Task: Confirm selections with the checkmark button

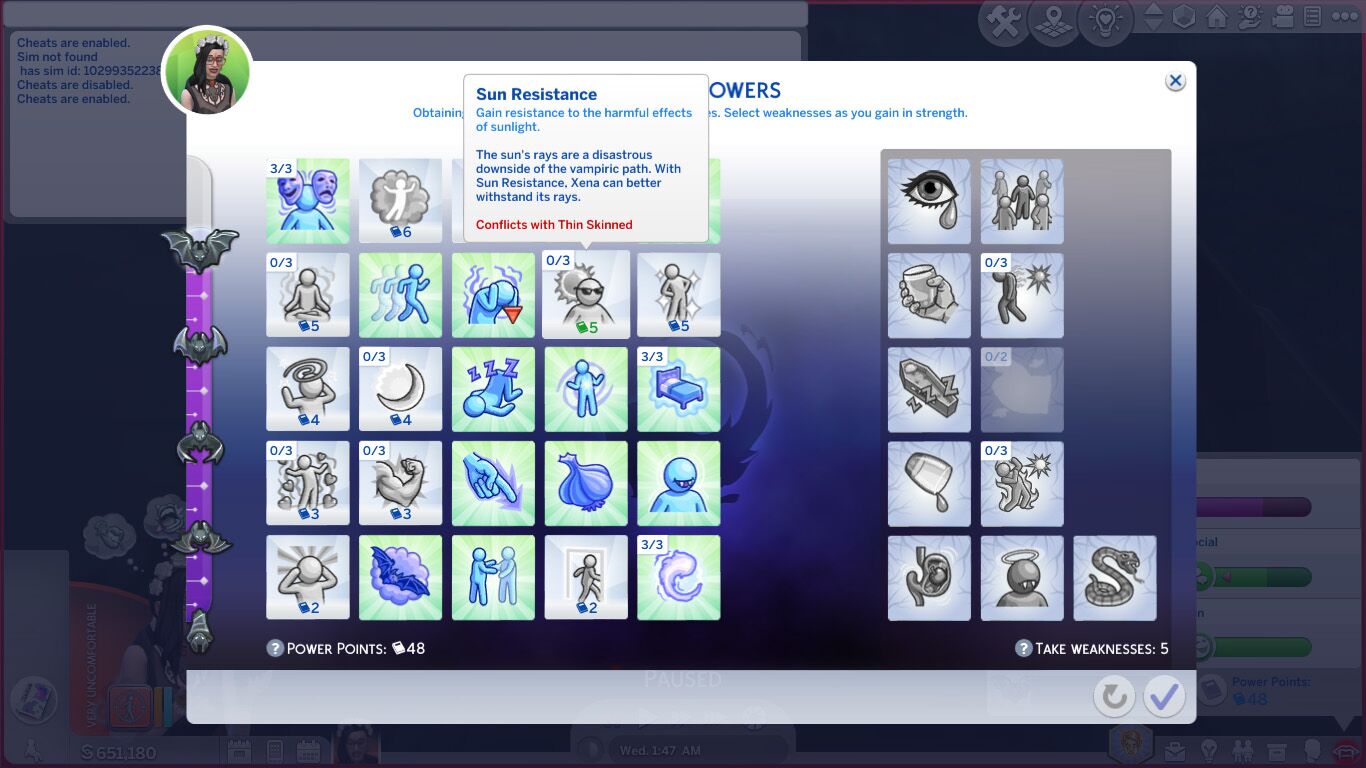Action: click(x=1163, y=696)
